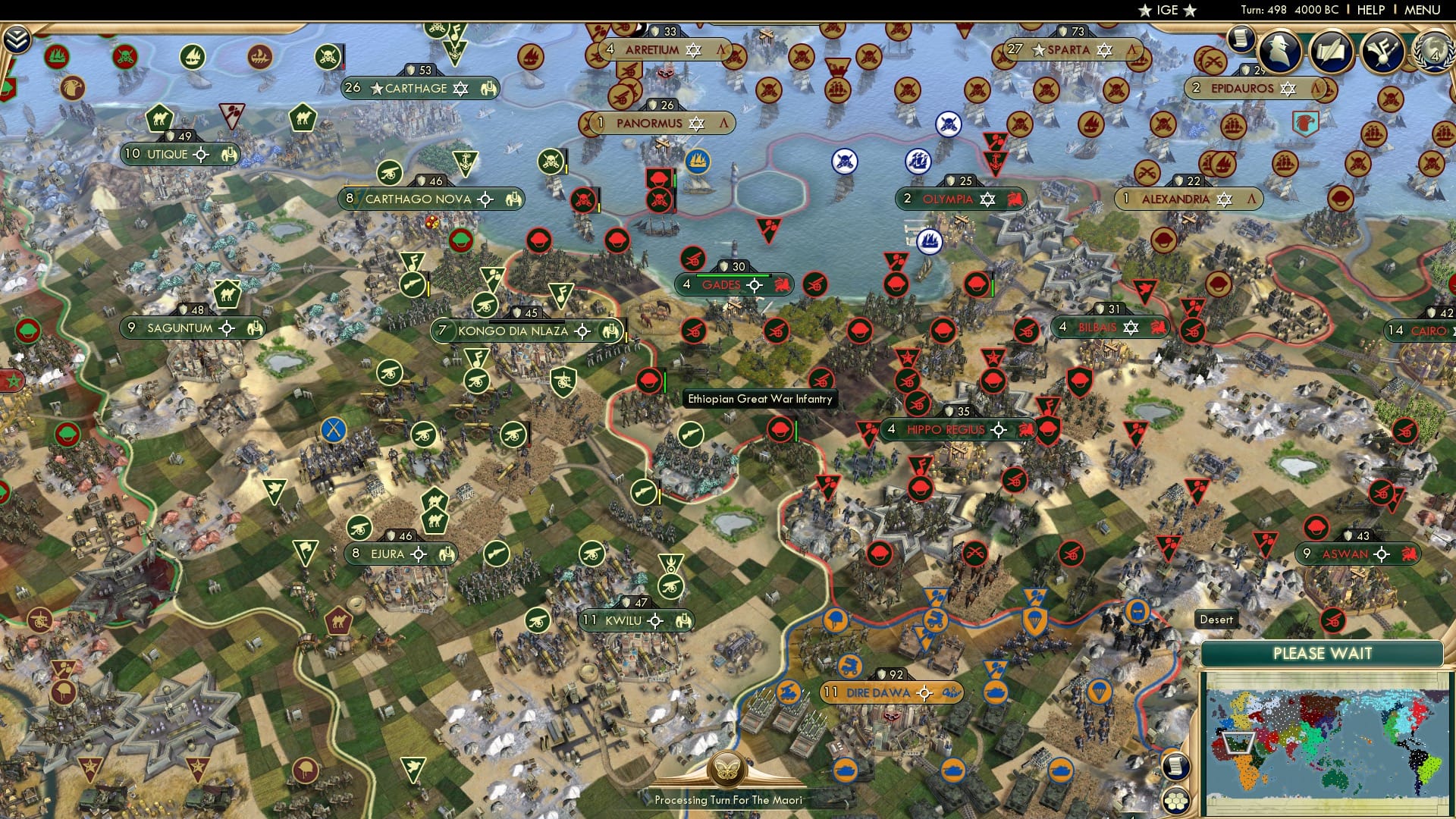Viewport: 1456px width, 819px height.
Task: Open HELP from the top bar
Action: coord(1373,9)
